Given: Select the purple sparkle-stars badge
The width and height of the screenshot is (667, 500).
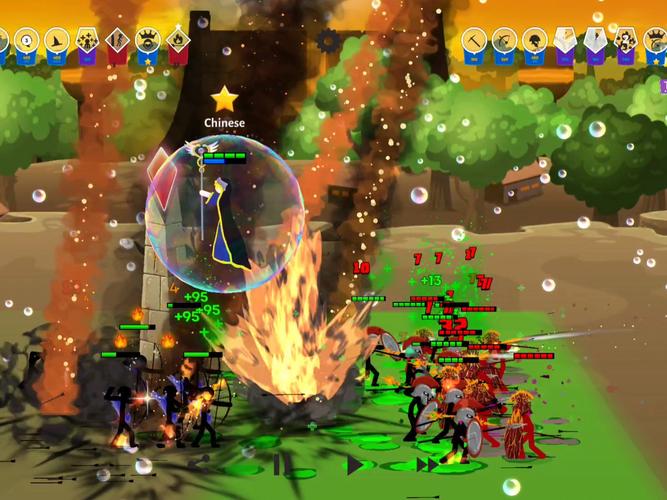Looking at the screenshot, I should click(86, 41).
